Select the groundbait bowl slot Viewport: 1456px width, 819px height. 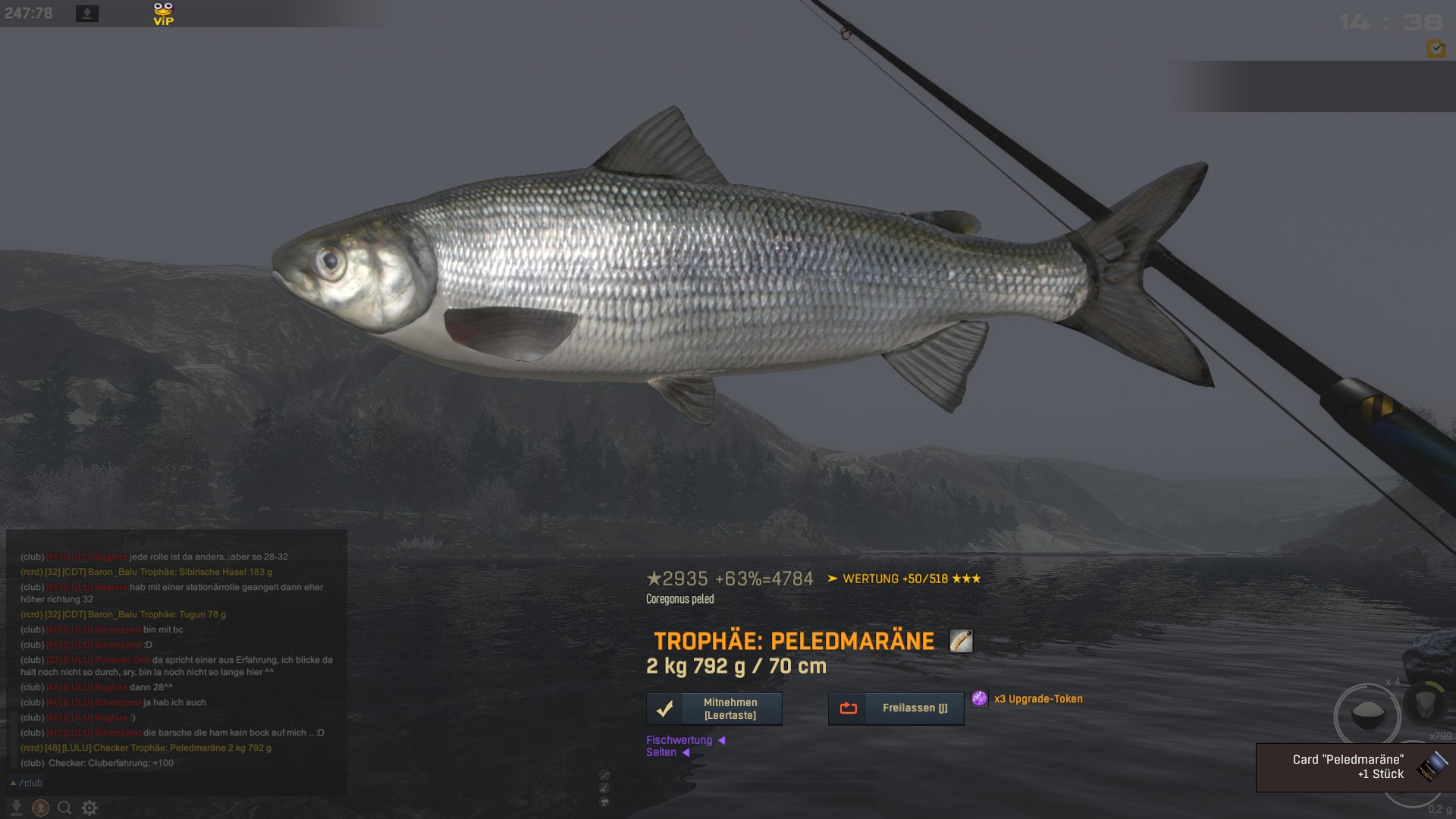[1368, 714]
